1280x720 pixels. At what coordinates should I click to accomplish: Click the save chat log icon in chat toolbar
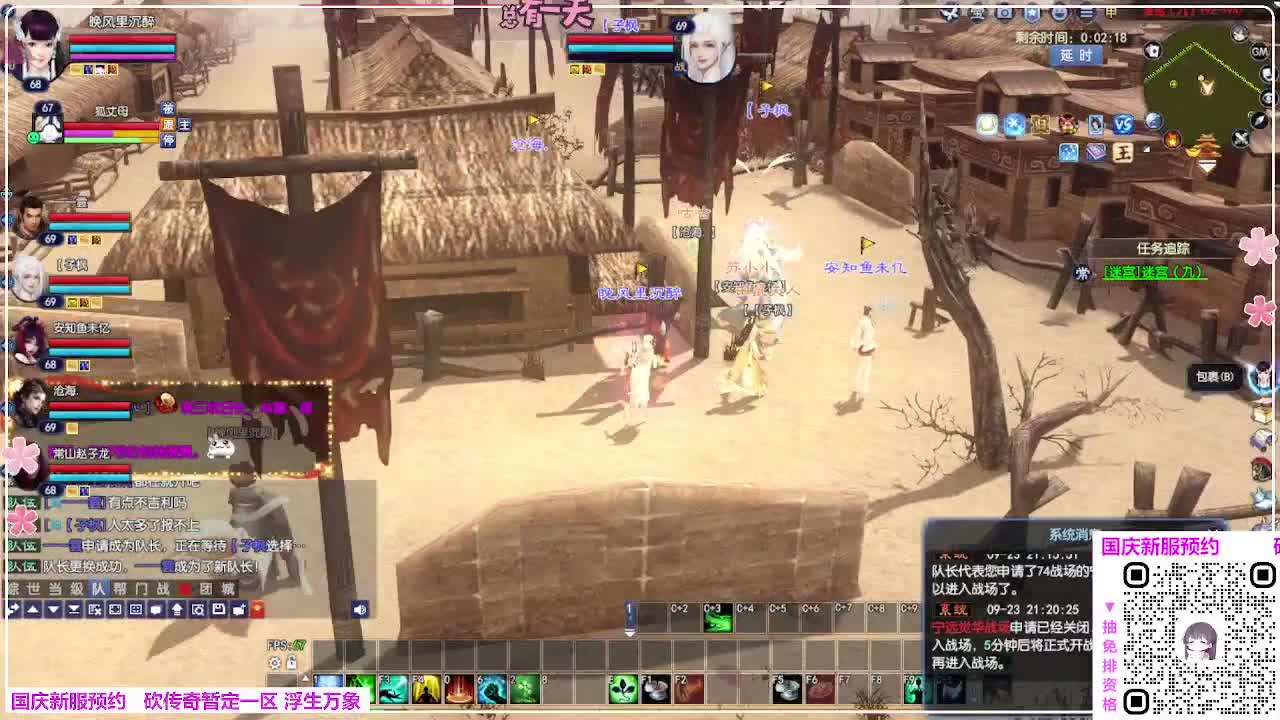click(220, 610)
